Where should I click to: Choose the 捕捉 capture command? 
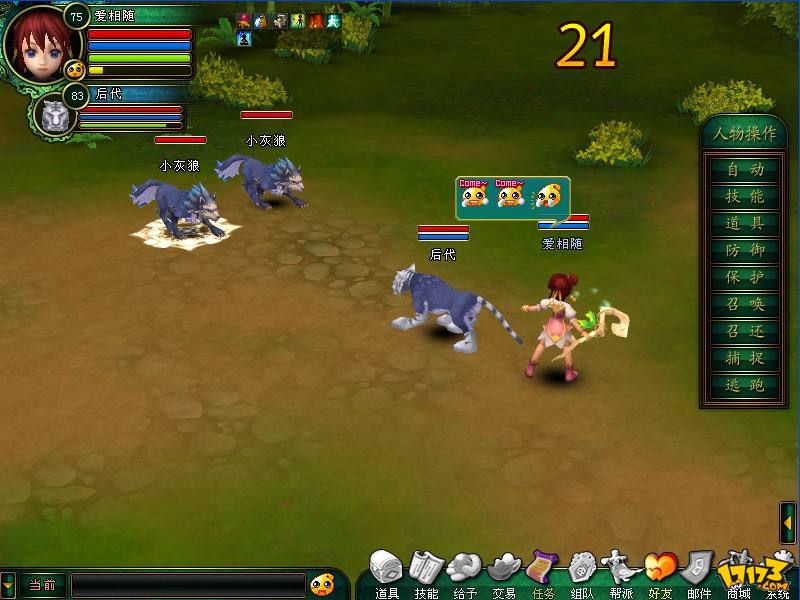(745, 359)
